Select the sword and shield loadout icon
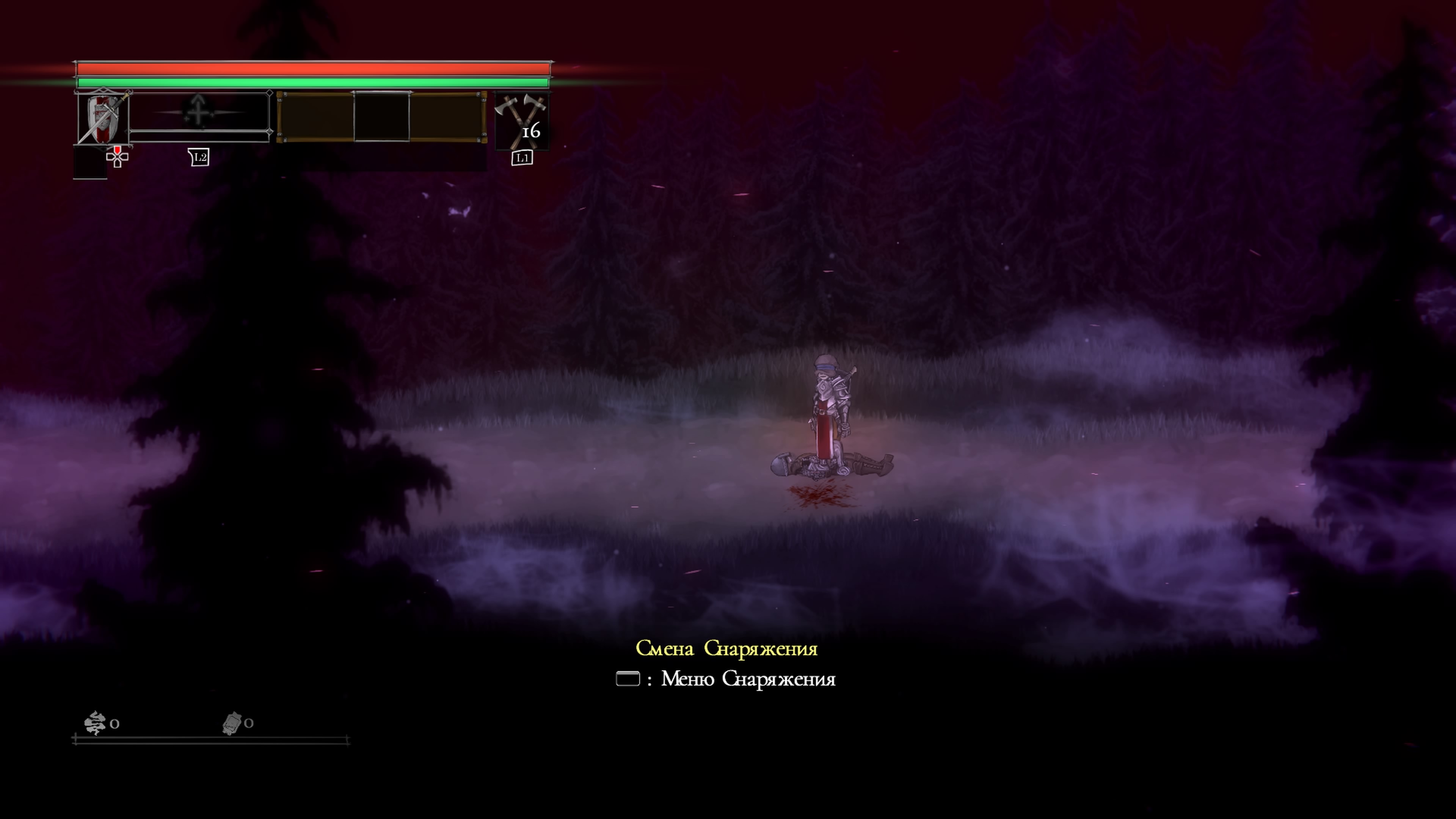This screenshot has height=819, width=1456. click(x=103, y=118)
